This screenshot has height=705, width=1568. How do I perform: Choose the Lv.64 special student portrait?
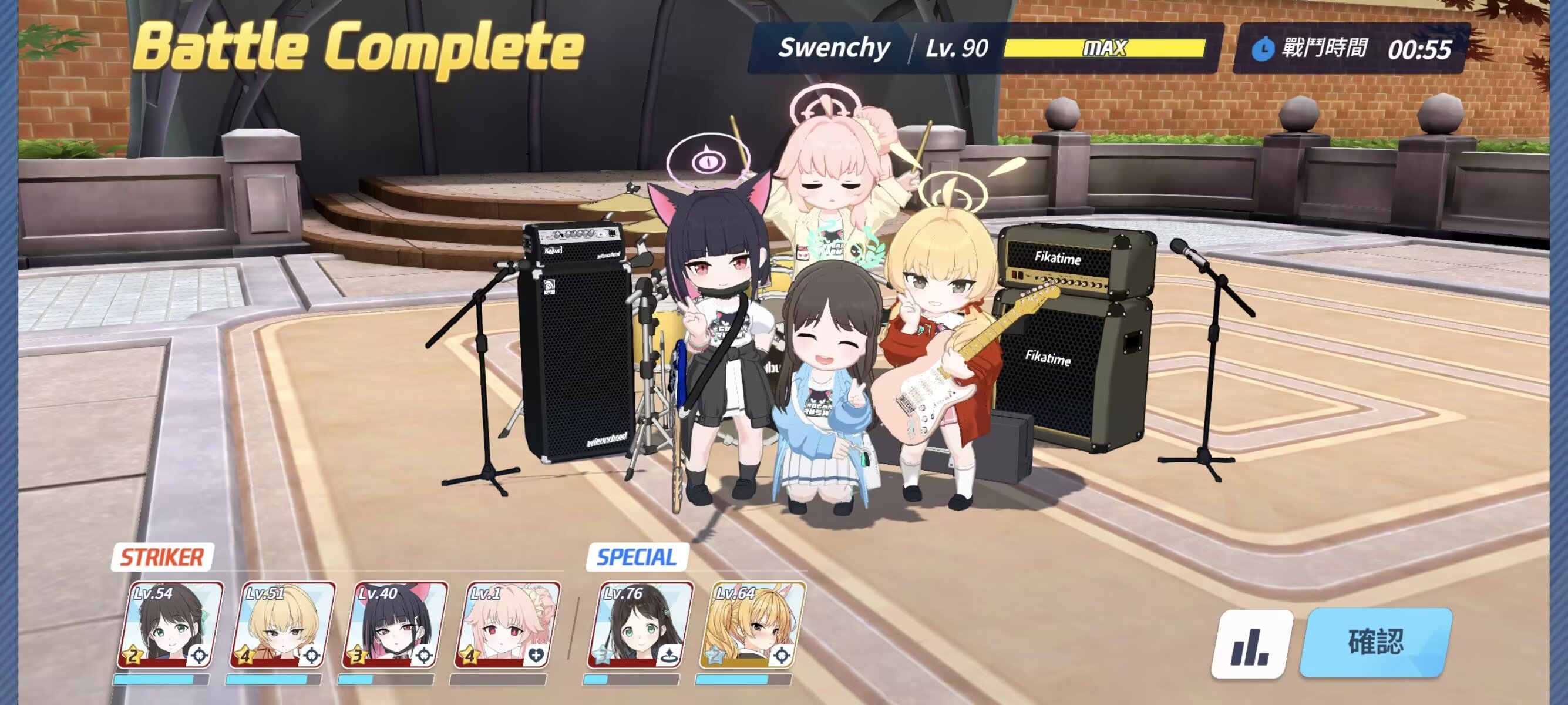(752, 625)
